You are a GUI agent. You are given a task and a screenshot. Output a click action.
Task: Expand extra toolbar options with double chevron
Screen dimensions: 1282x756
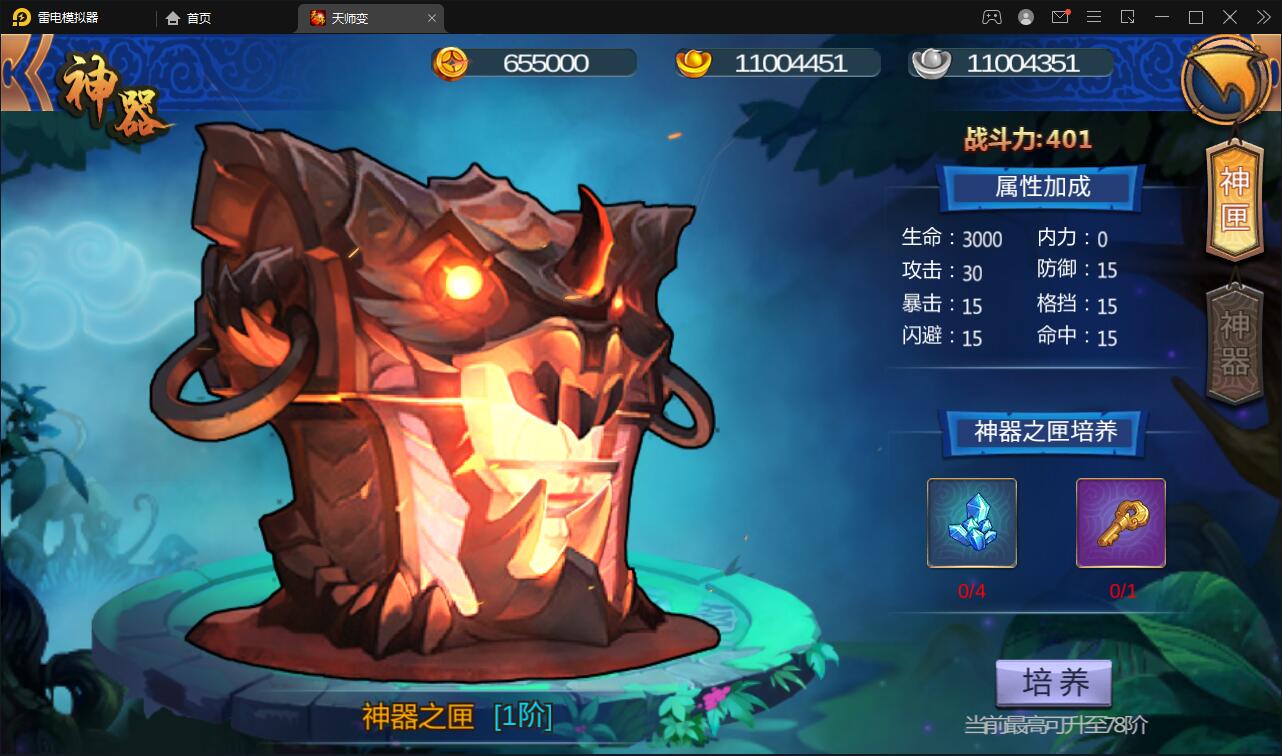[x=1264, y=17]
